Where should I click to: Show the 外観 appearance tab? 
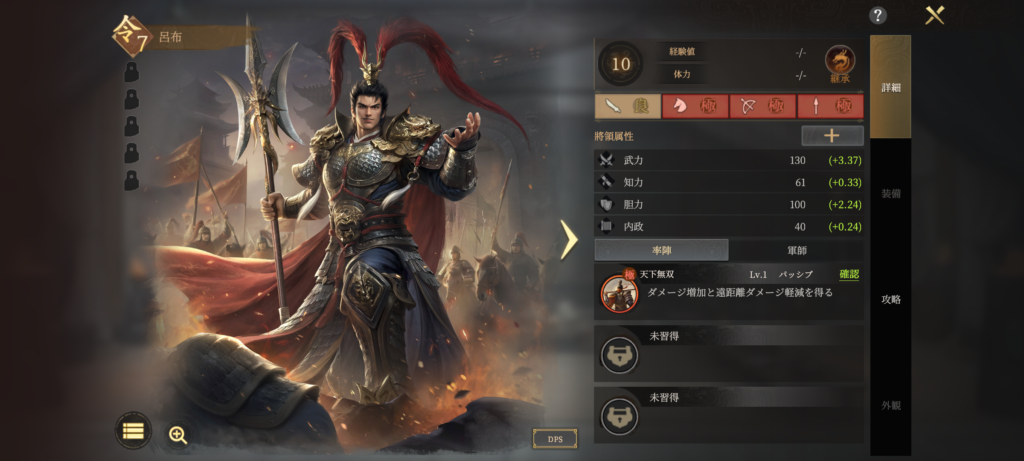tap(890, 405)
